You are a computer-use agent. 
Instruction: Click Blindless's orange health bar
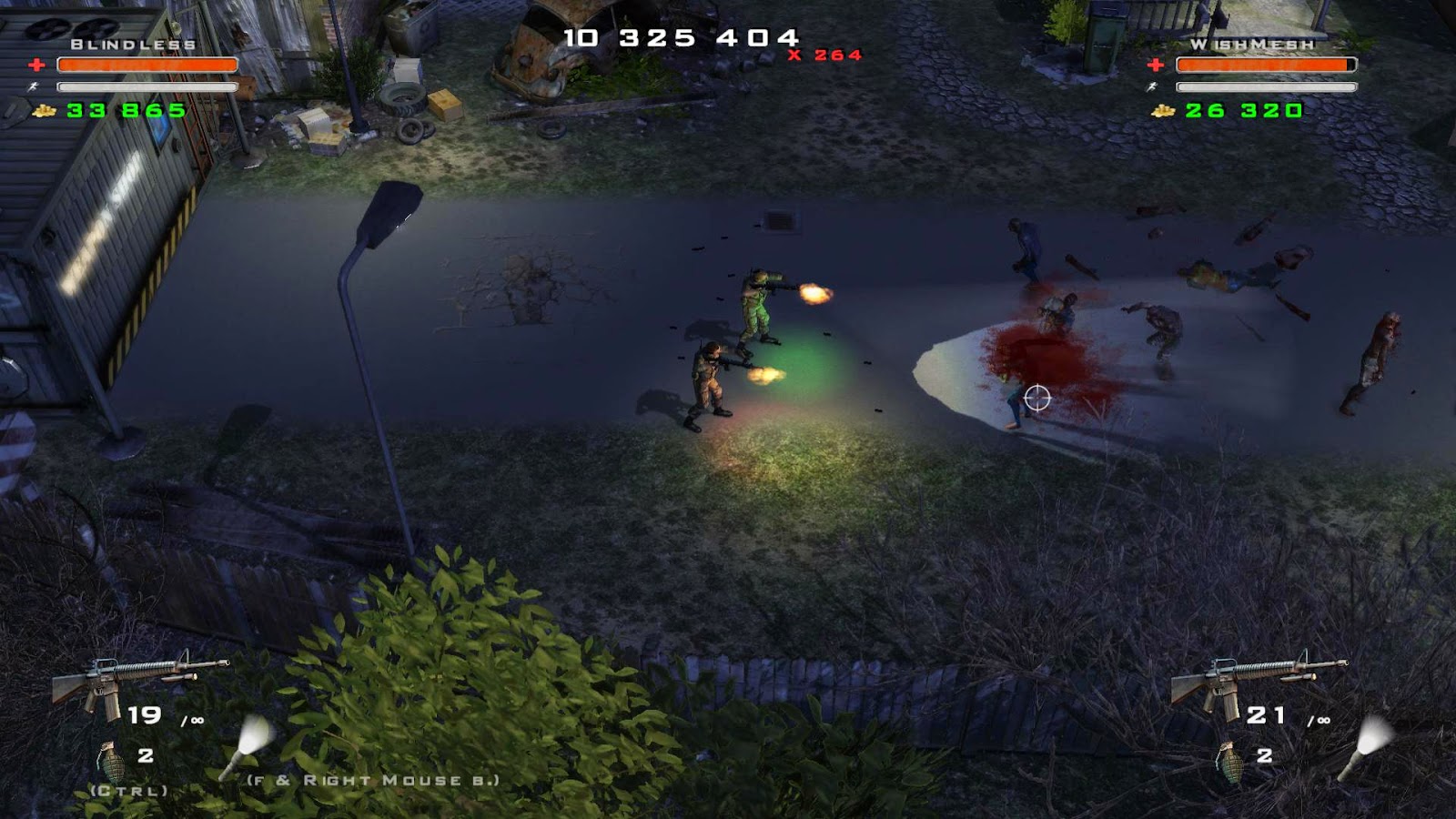146,65
